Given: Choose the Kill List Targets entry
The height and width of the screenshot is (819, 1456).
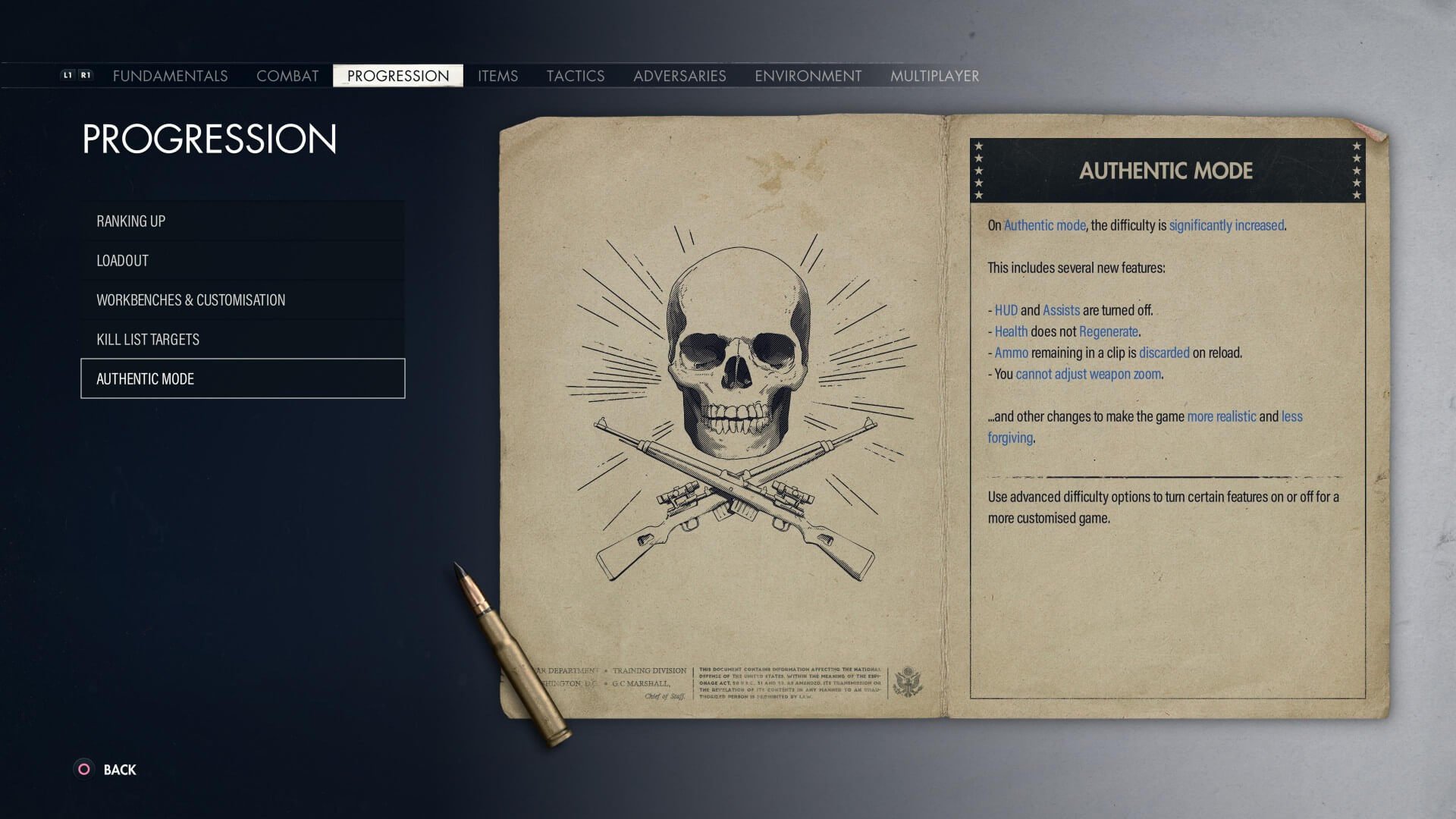Looking at the screenshot, I should 243,339.
